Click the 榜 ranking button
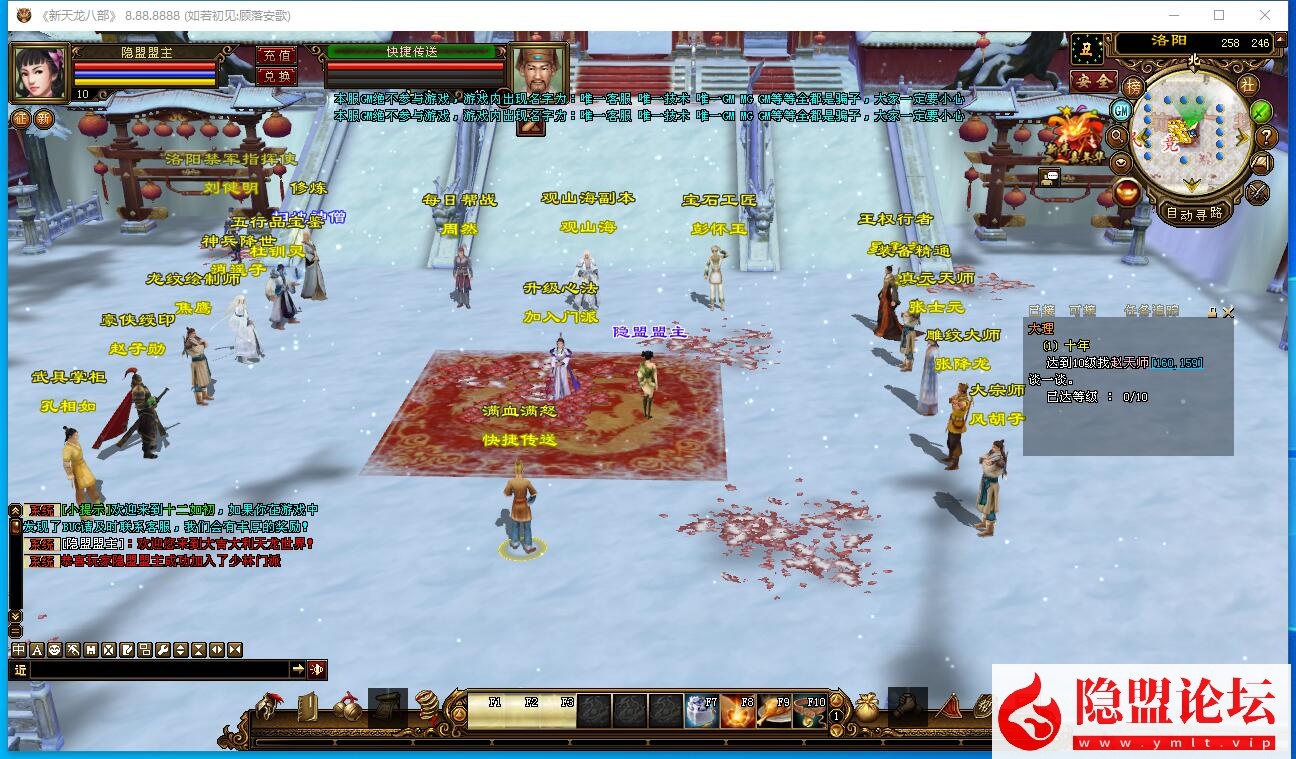Screen dimensions: 1296x759 1133,88
